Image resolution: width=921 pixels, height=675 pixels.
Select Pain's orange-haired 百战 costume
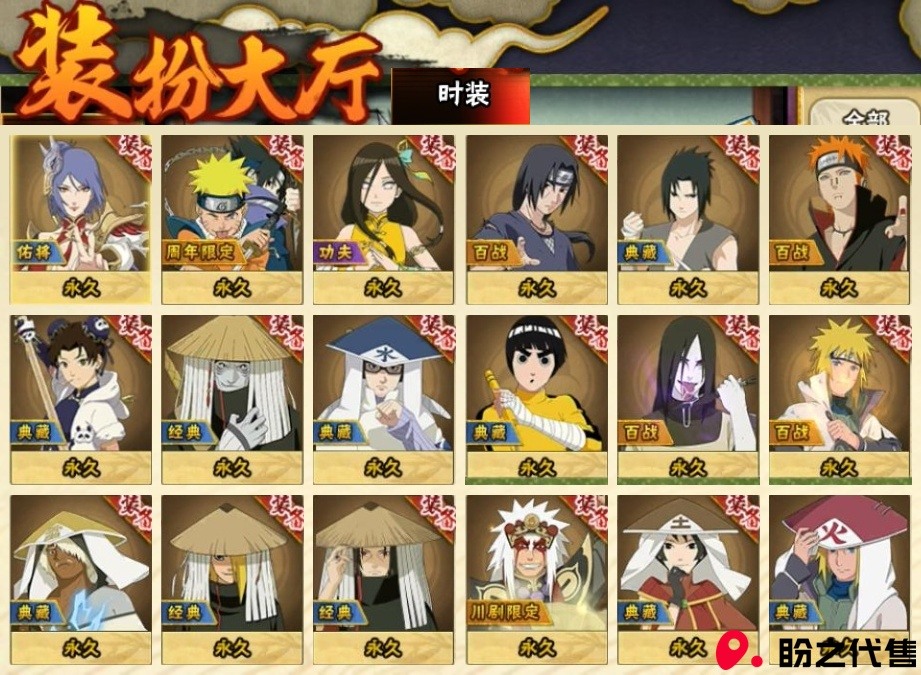pos(838,217)
